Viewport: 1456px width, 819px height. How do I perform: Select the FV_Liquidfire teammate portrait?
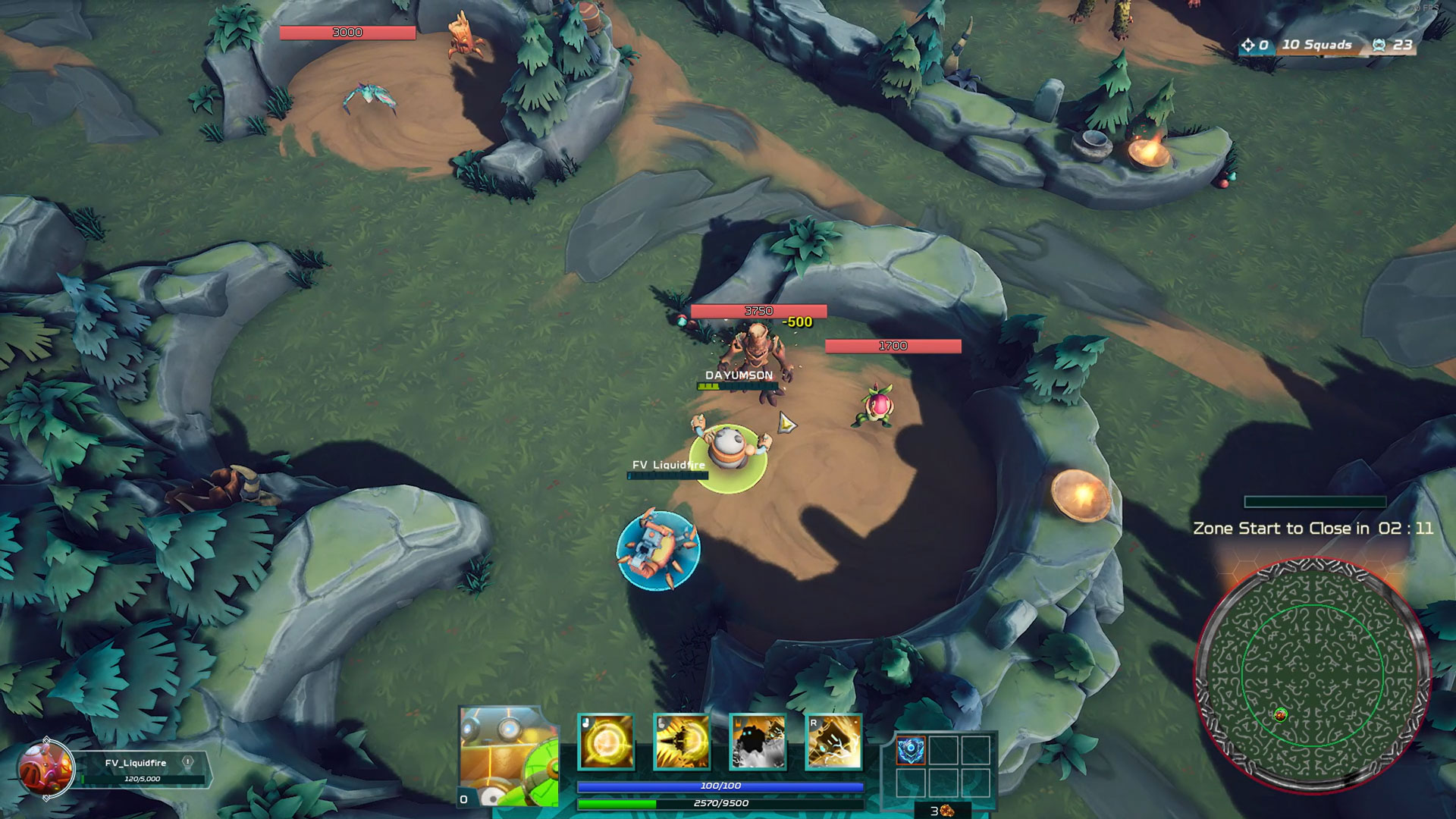pyautogui.click(x=45, y=768)
